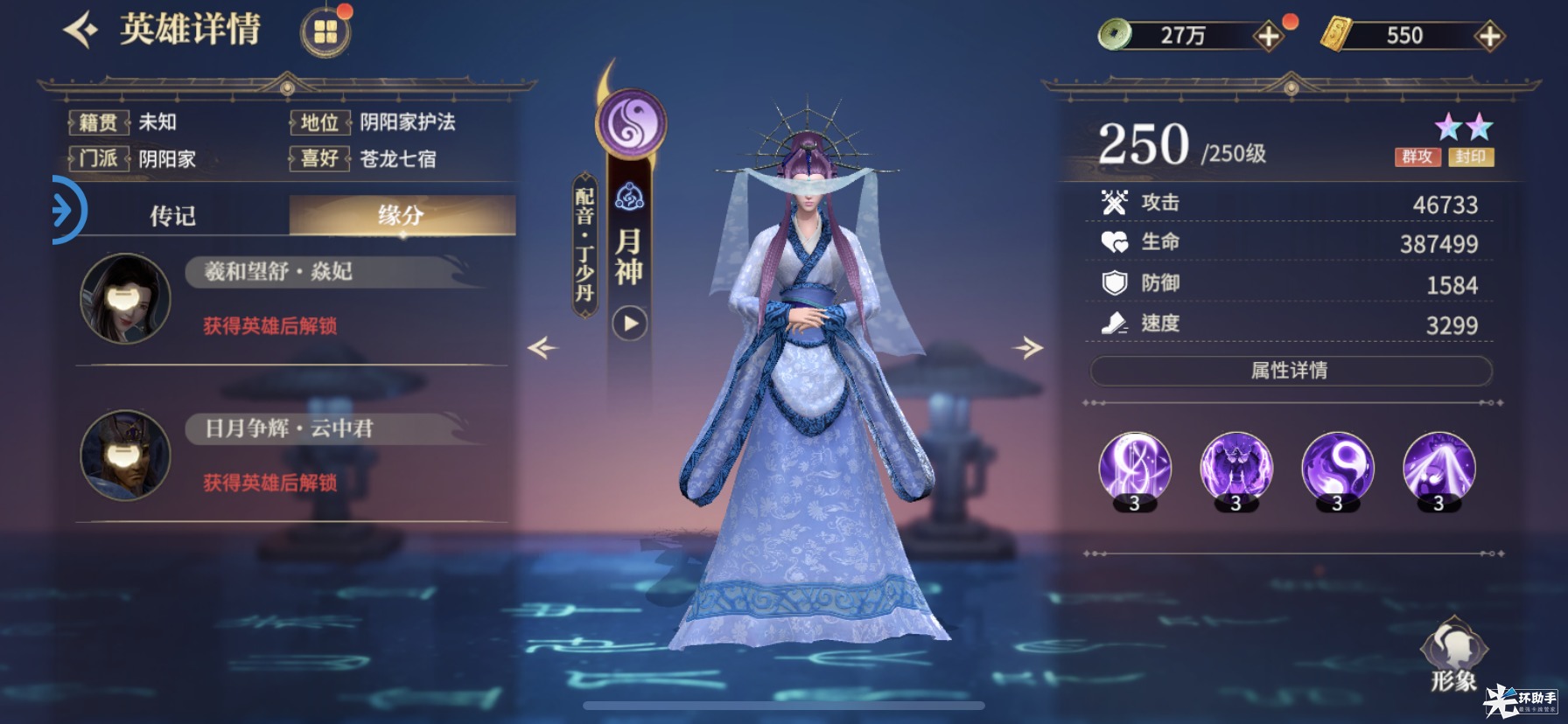Tap the 群攻 group attack tag

pyautogui.click(x=1417, y=157)
